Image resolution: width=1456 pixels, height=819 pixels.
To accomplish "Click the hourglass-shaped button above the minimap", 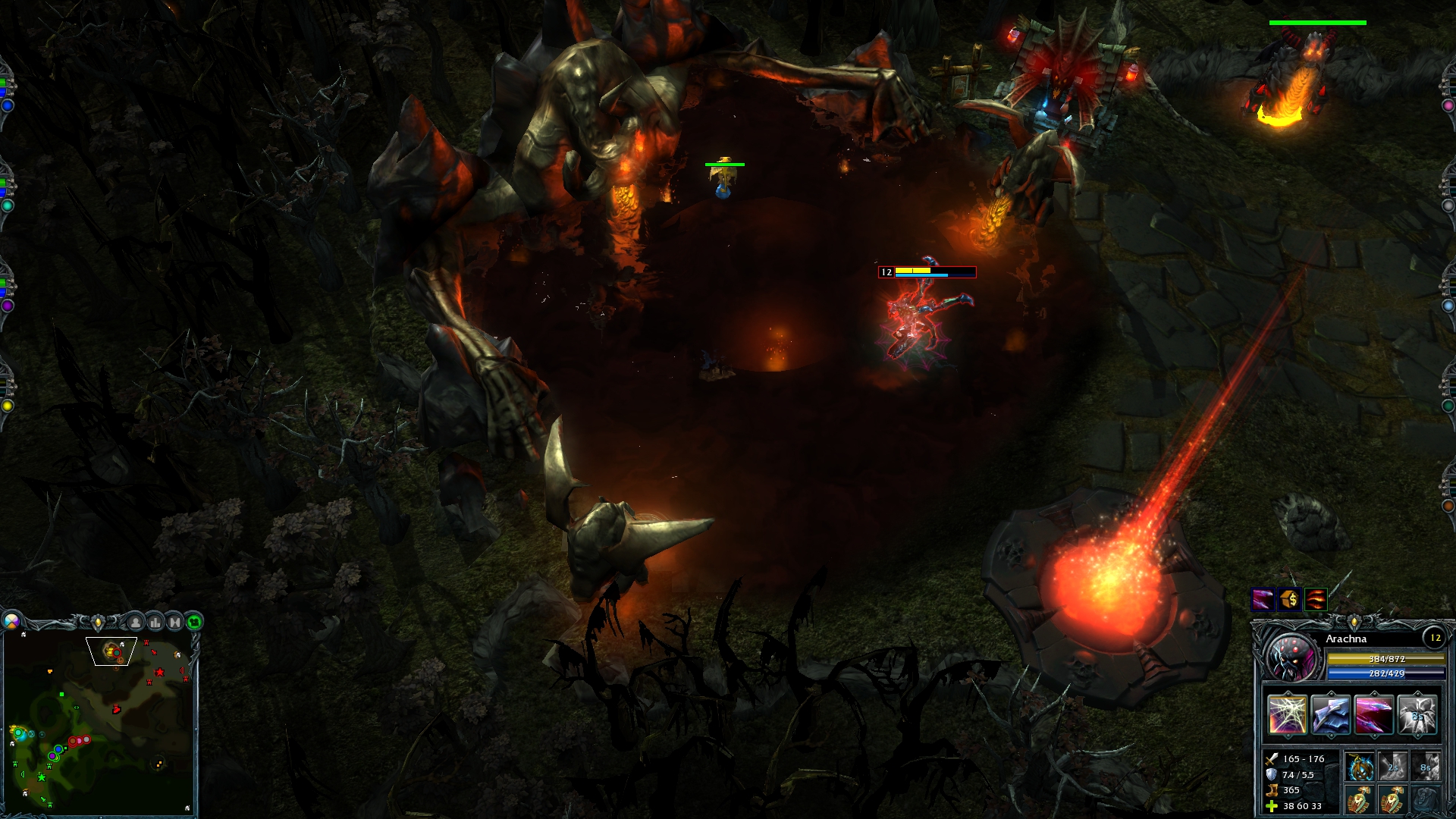I will pos(175,623).
